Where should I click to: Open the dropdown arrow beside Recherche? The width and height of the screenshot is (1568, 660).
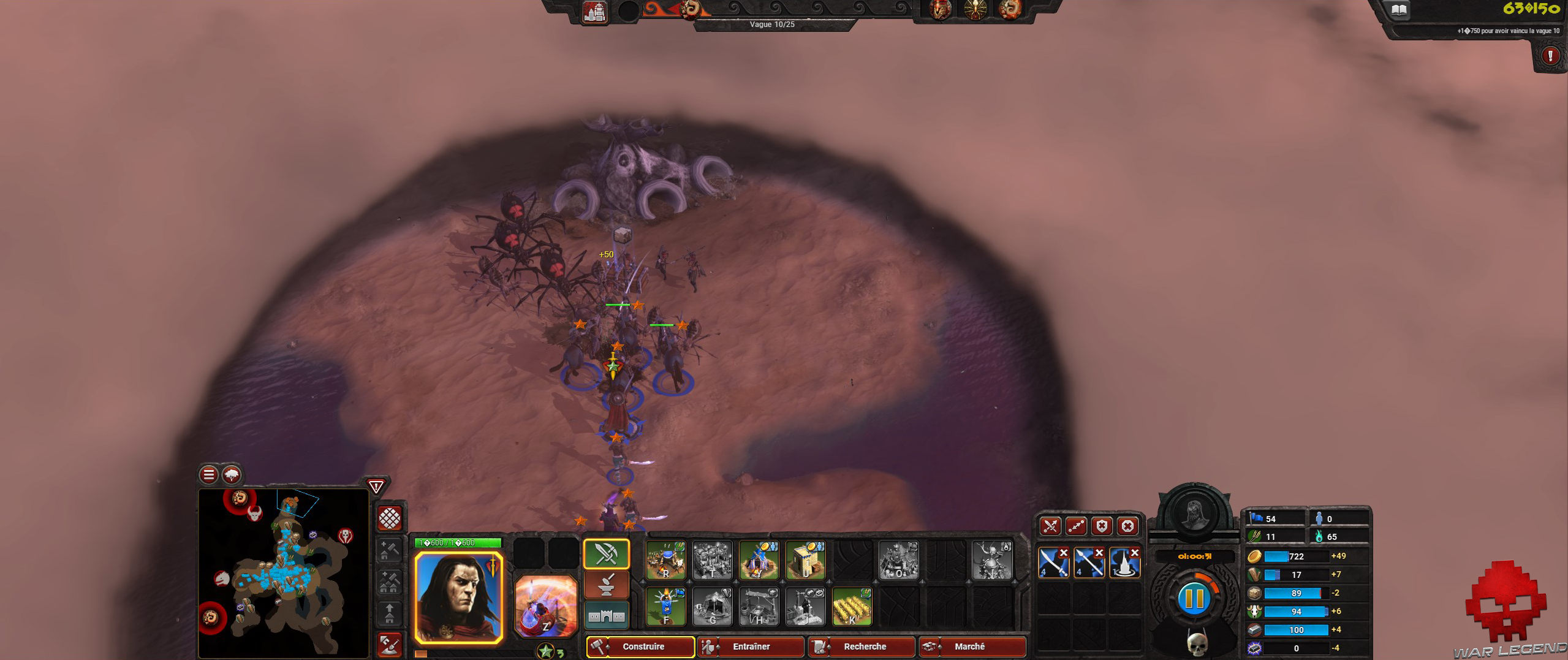828,648
